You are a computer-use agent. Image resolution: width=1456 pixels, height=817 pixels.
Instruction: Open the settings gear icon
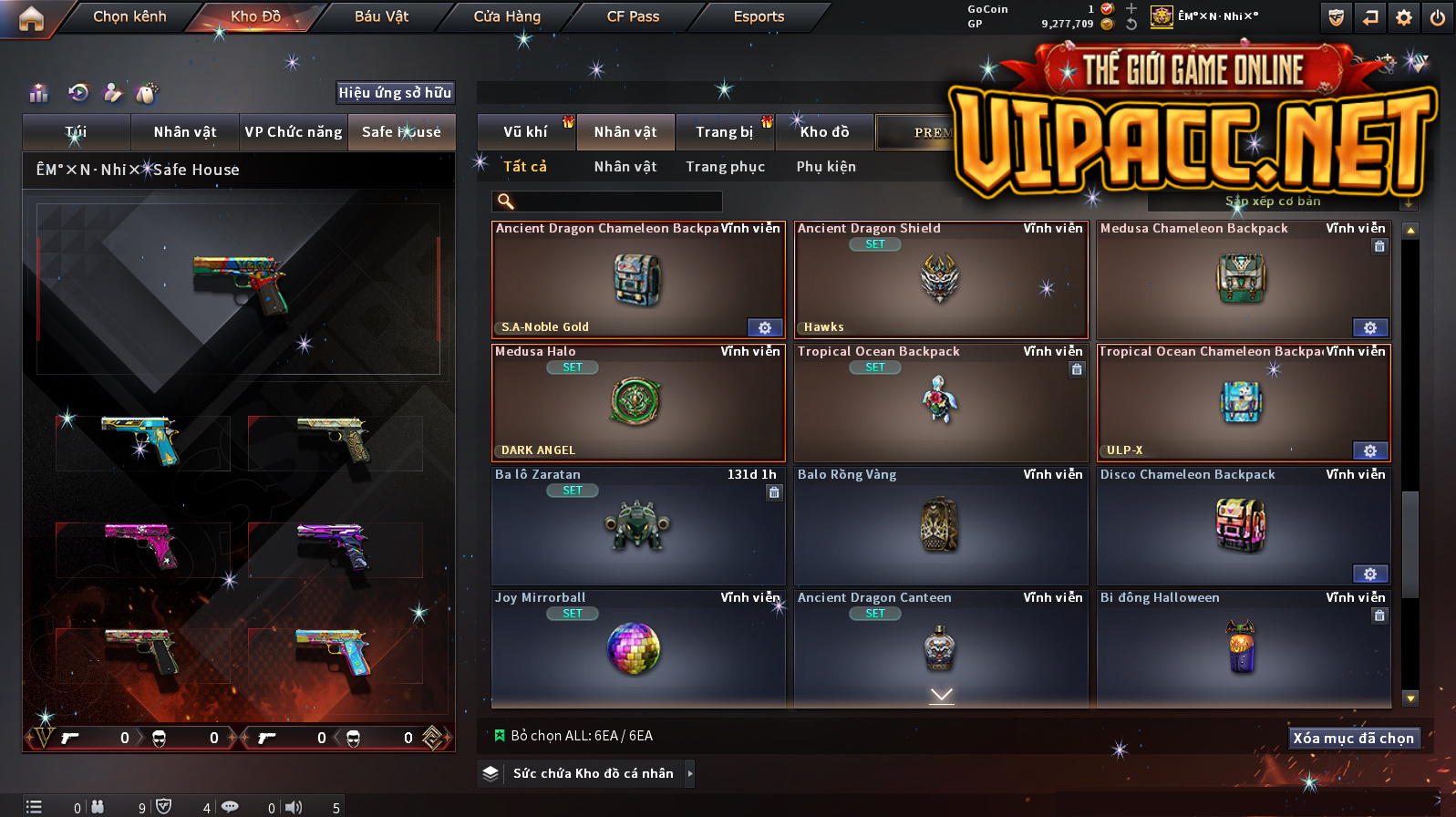pyautogui.click(x=1404, y=17)
